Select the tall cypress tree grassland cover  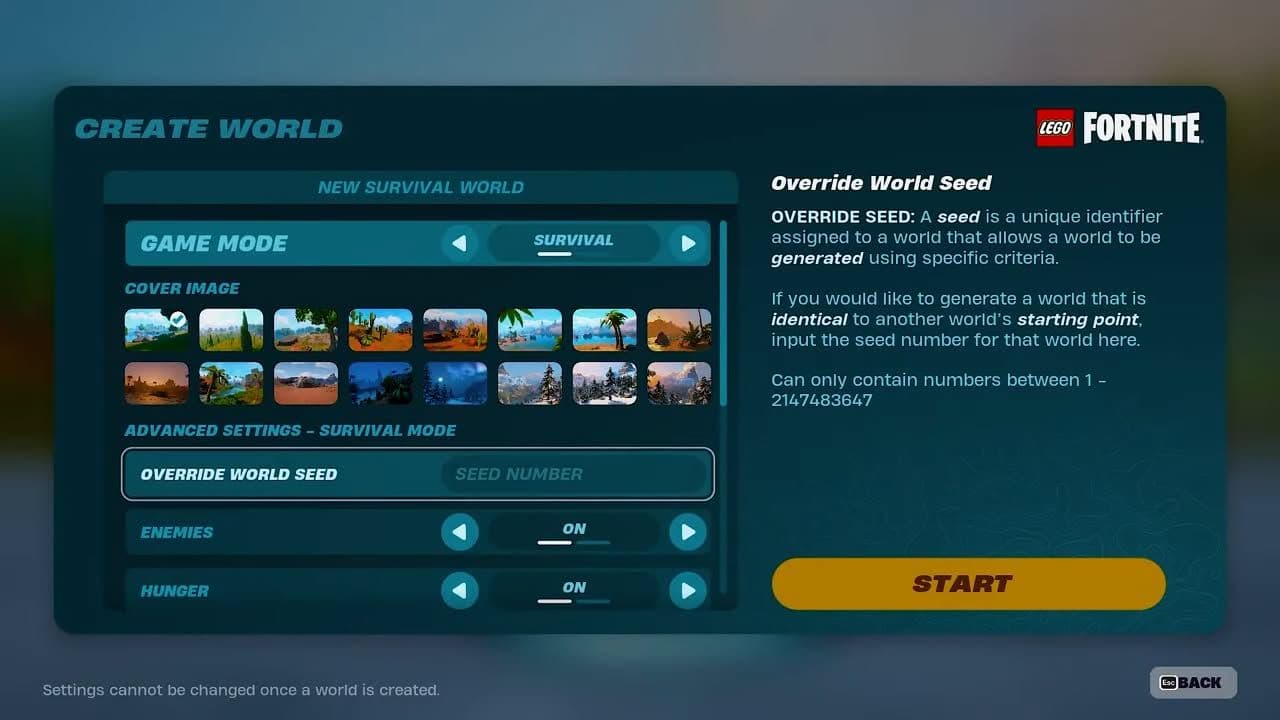pyautogui.click(x=231, y=330)
